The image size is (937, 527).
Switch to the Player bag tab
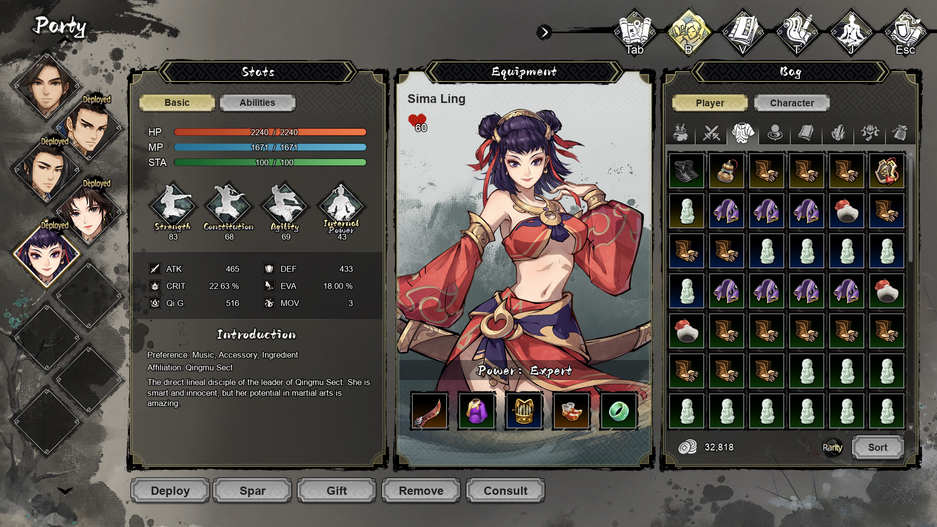point(710,103)
